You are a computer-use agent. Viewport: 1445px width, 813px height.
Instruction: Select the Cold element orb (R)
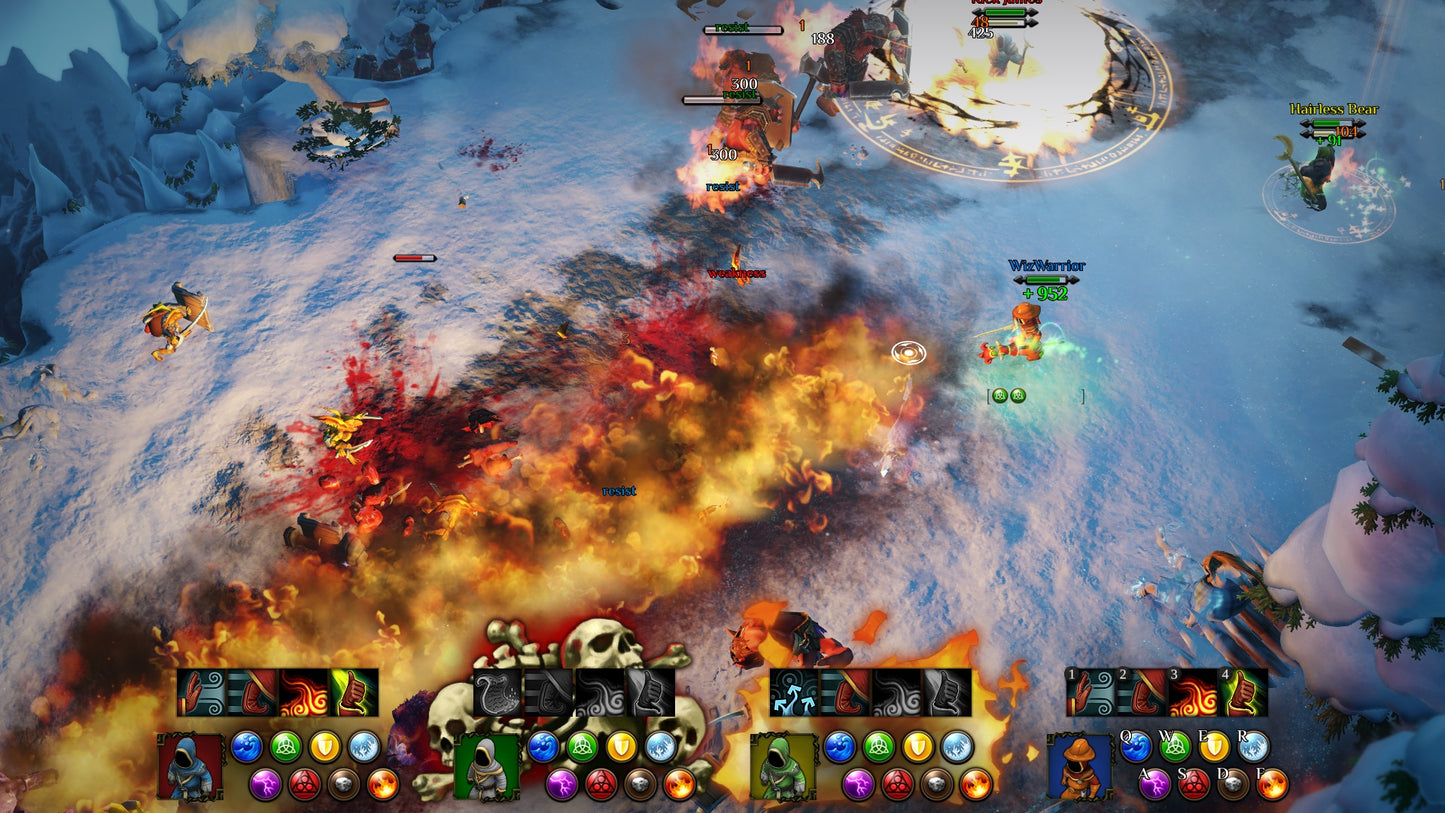pos(1252,746)
